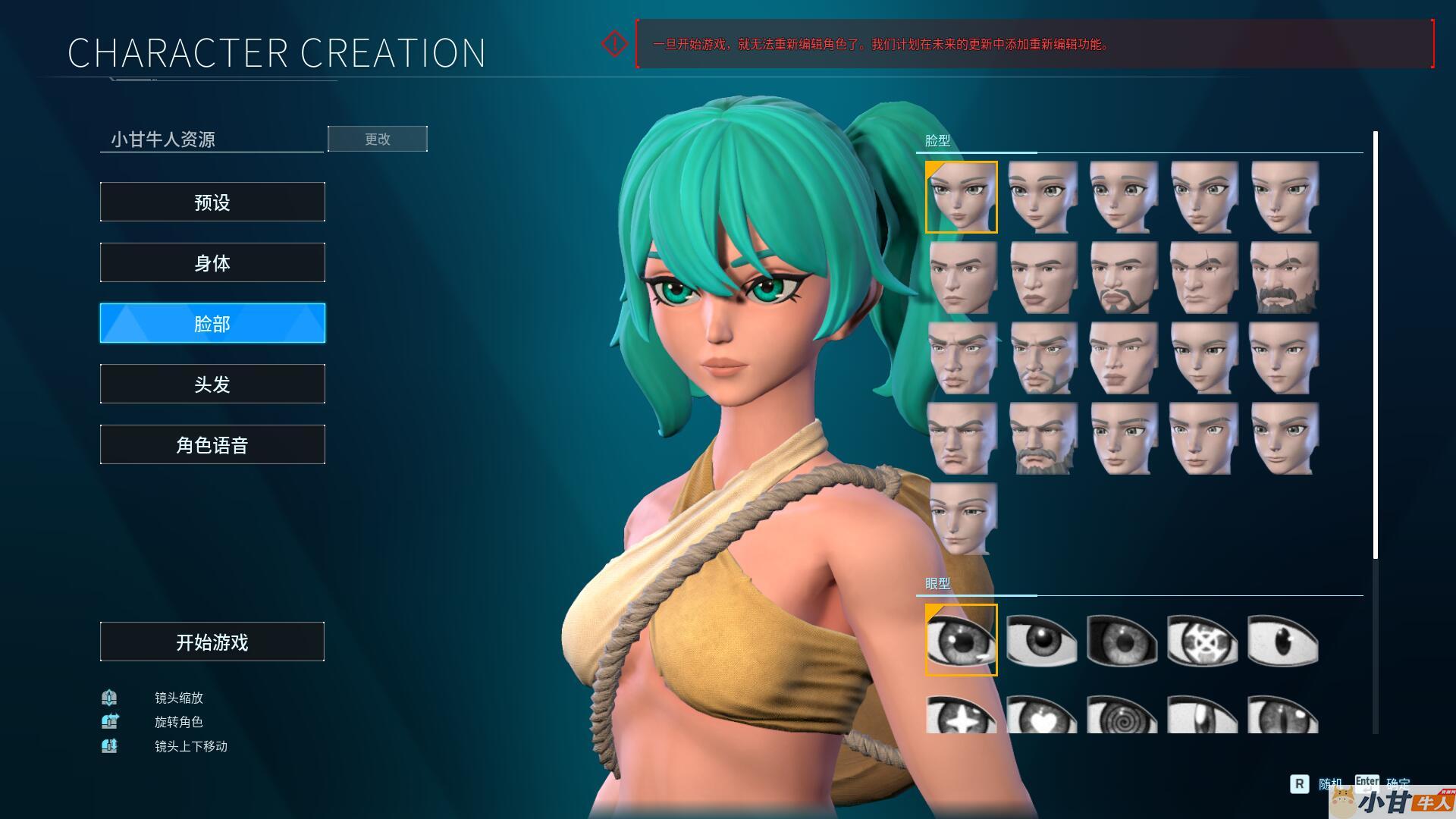Image resolution: width=1456 pixels, height=819 pixels.
Task: Click the 更改 name change button
Action: 377,139
